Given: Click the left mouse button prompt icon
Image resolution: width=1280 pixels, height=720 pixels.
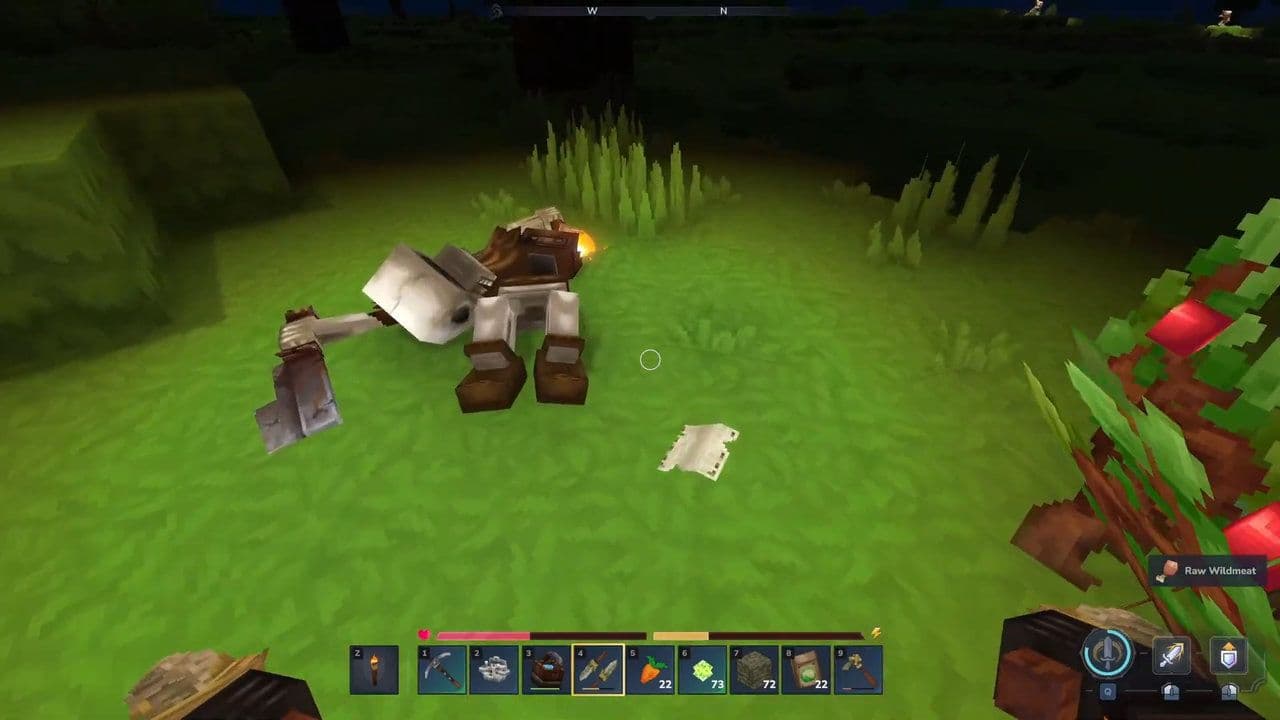Looking at the screenshot, I should (x=1171, y=692).
